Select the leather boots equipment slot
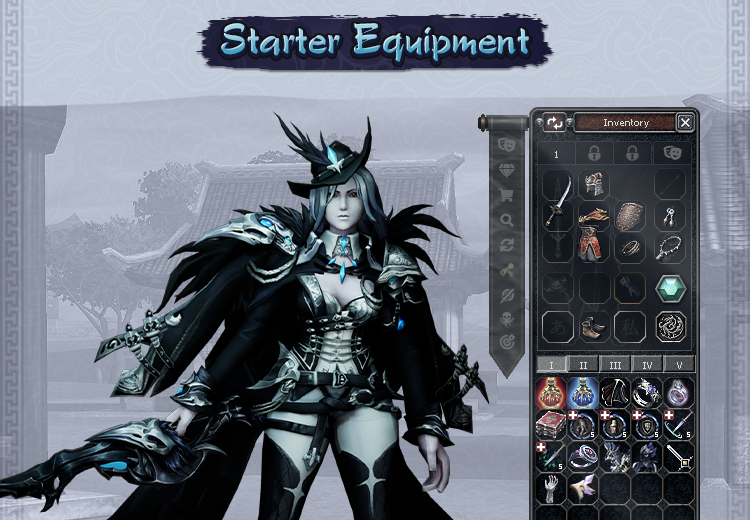This screenshot has height=520, width=750. coord(596,326)
